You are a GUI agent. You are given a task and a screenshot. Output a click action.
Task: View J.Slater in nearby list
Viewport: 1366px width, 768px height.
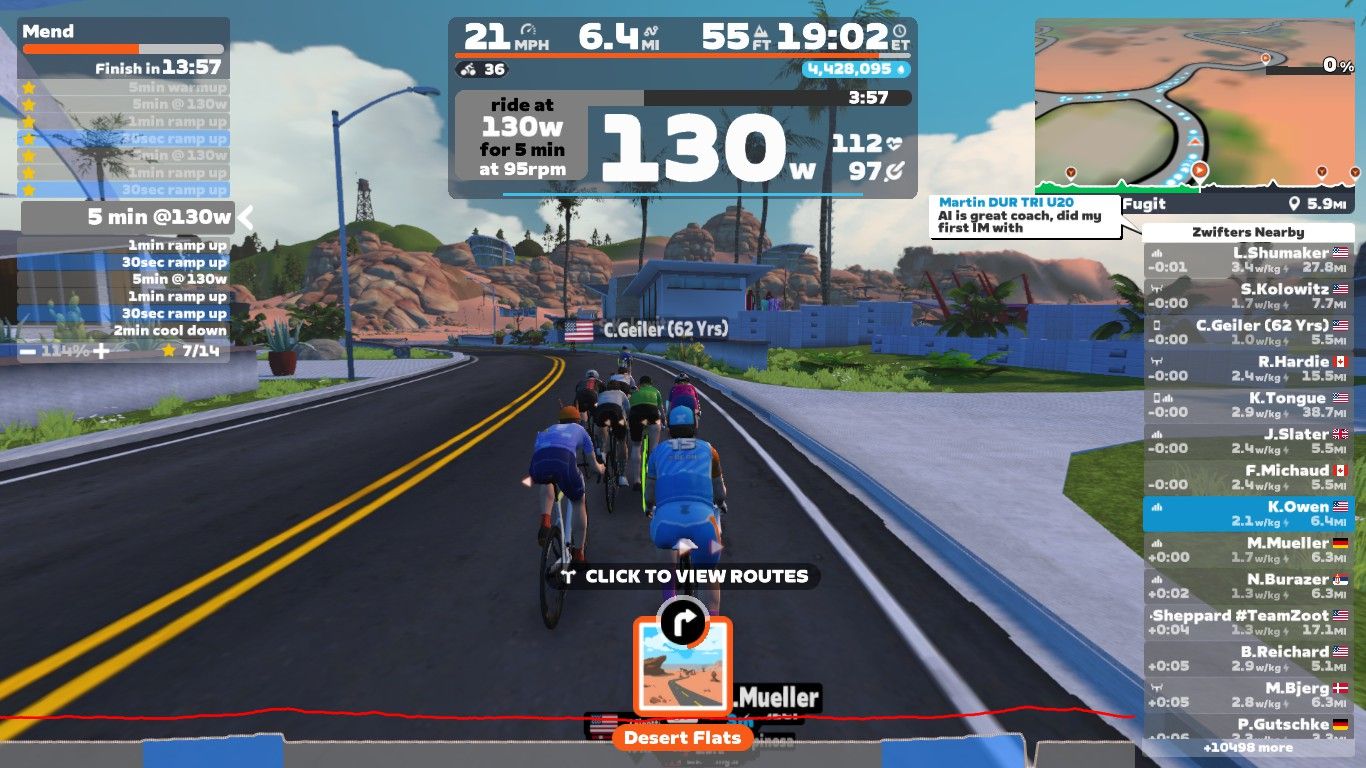coord(1248,442)
